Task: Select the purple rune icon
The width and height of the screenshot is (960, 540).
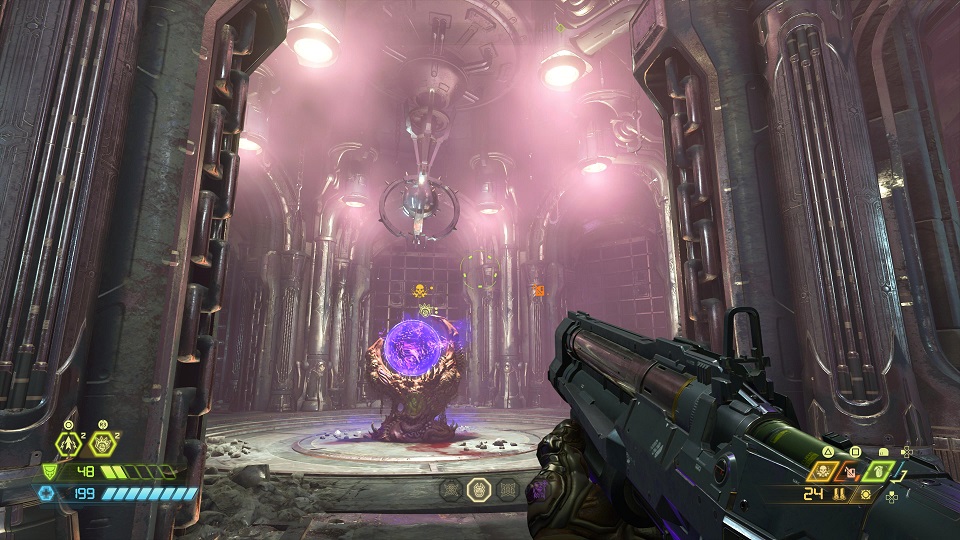Action: [537, 490]
